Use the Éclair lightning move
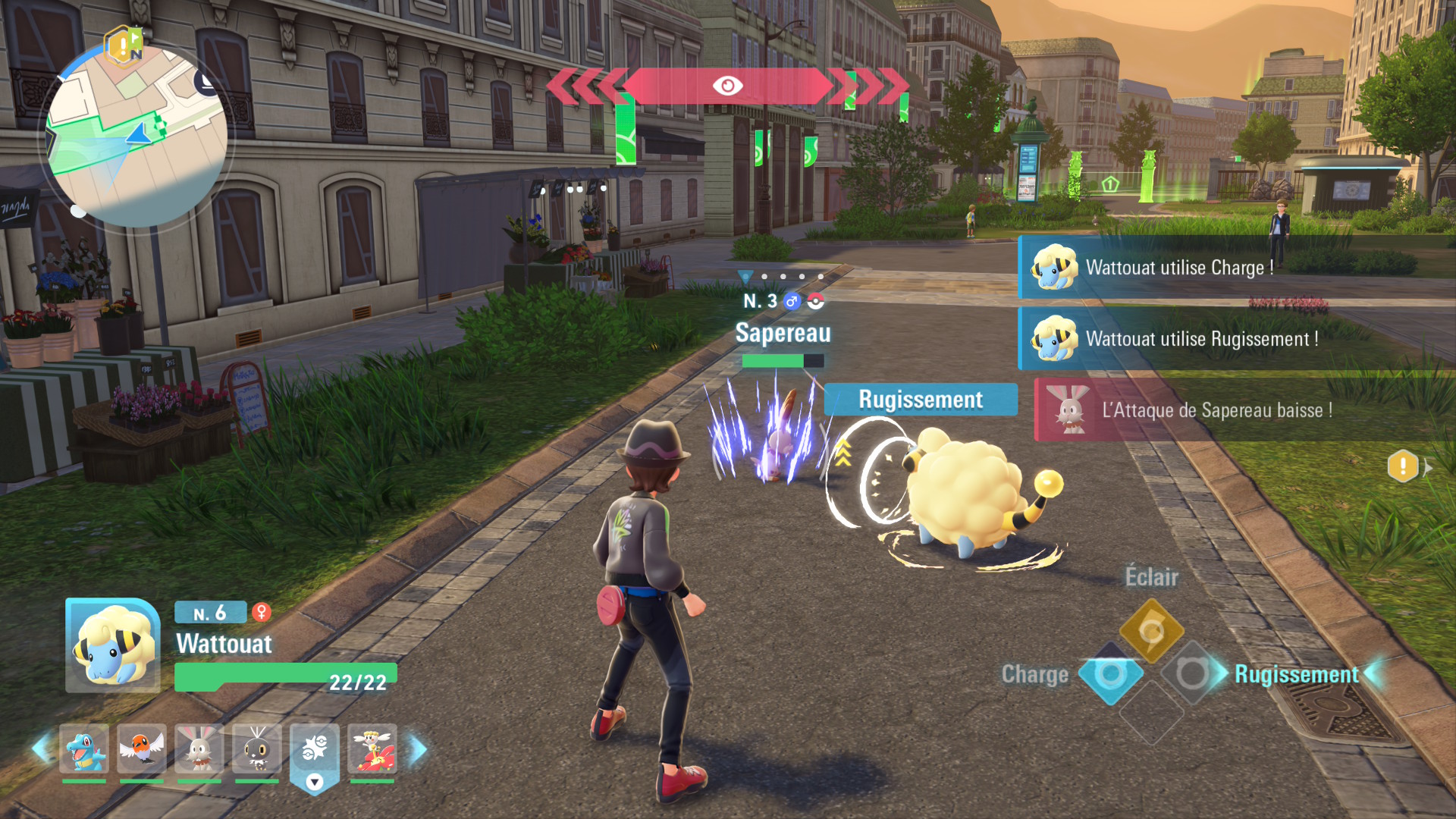The width and height of the screenshot is (1456, 819). (x=1151, y=630)
